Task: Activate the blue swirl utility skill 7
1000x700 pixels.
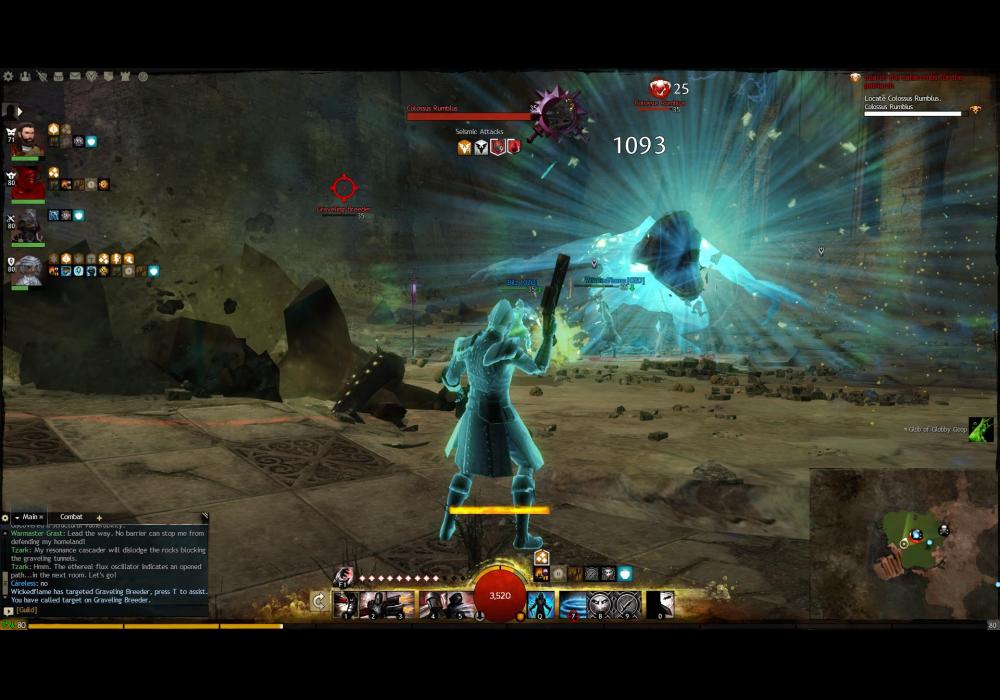Action: click(573, 604)
